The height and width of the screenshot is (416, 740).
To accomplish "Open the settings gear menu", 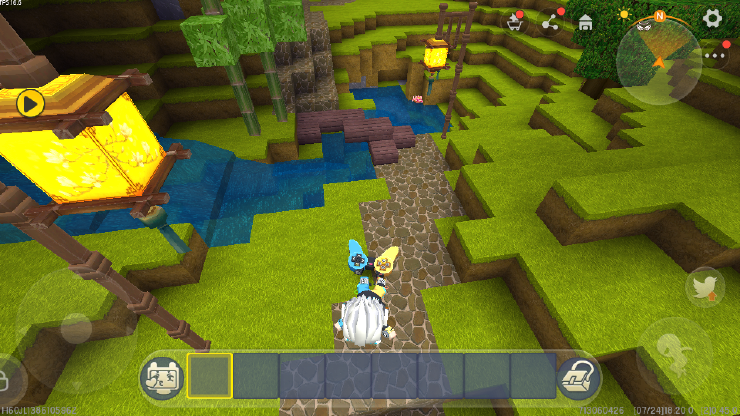I will [x=712, y=18].
